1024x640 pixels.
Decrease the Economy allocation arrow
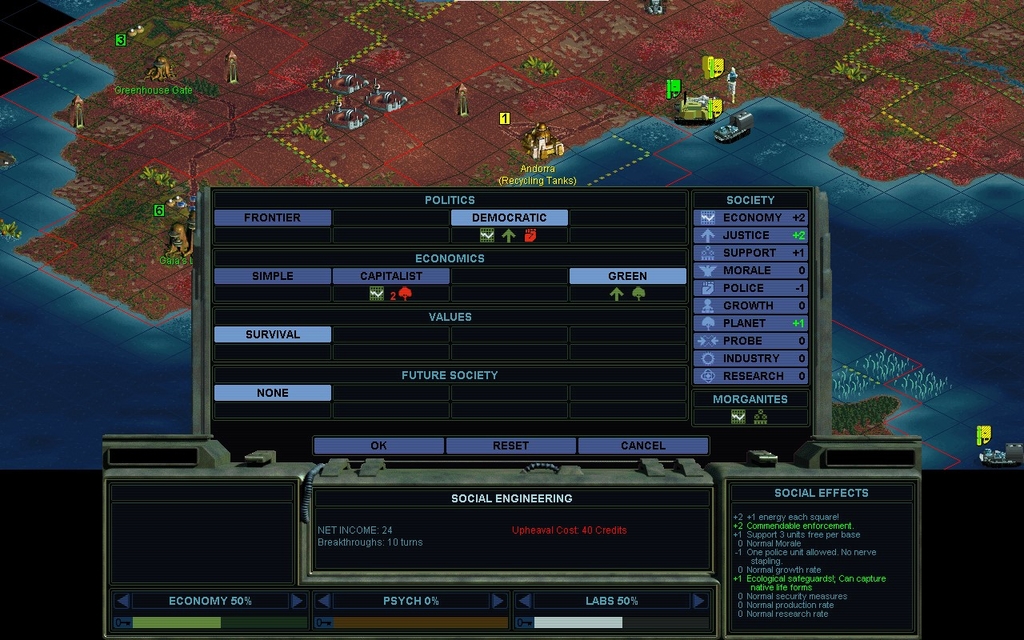[123, 601]
